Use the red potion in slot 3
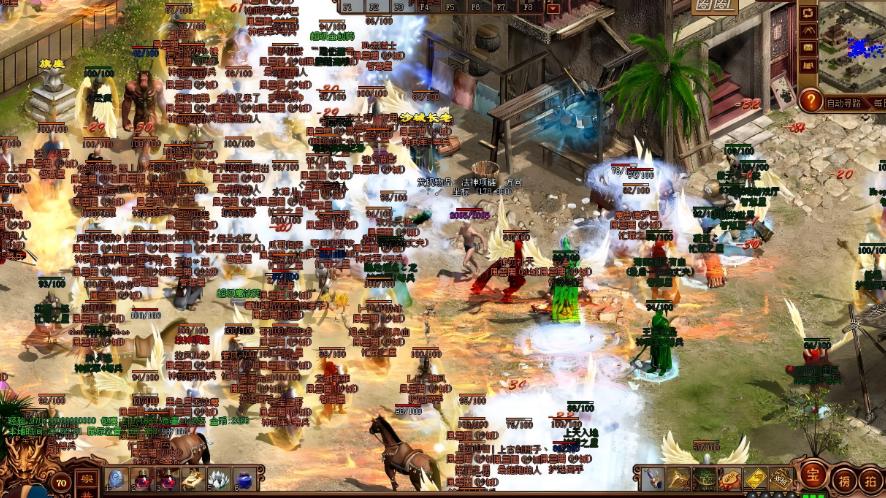Screen dimensions: 886x498 tap(167, 479)
